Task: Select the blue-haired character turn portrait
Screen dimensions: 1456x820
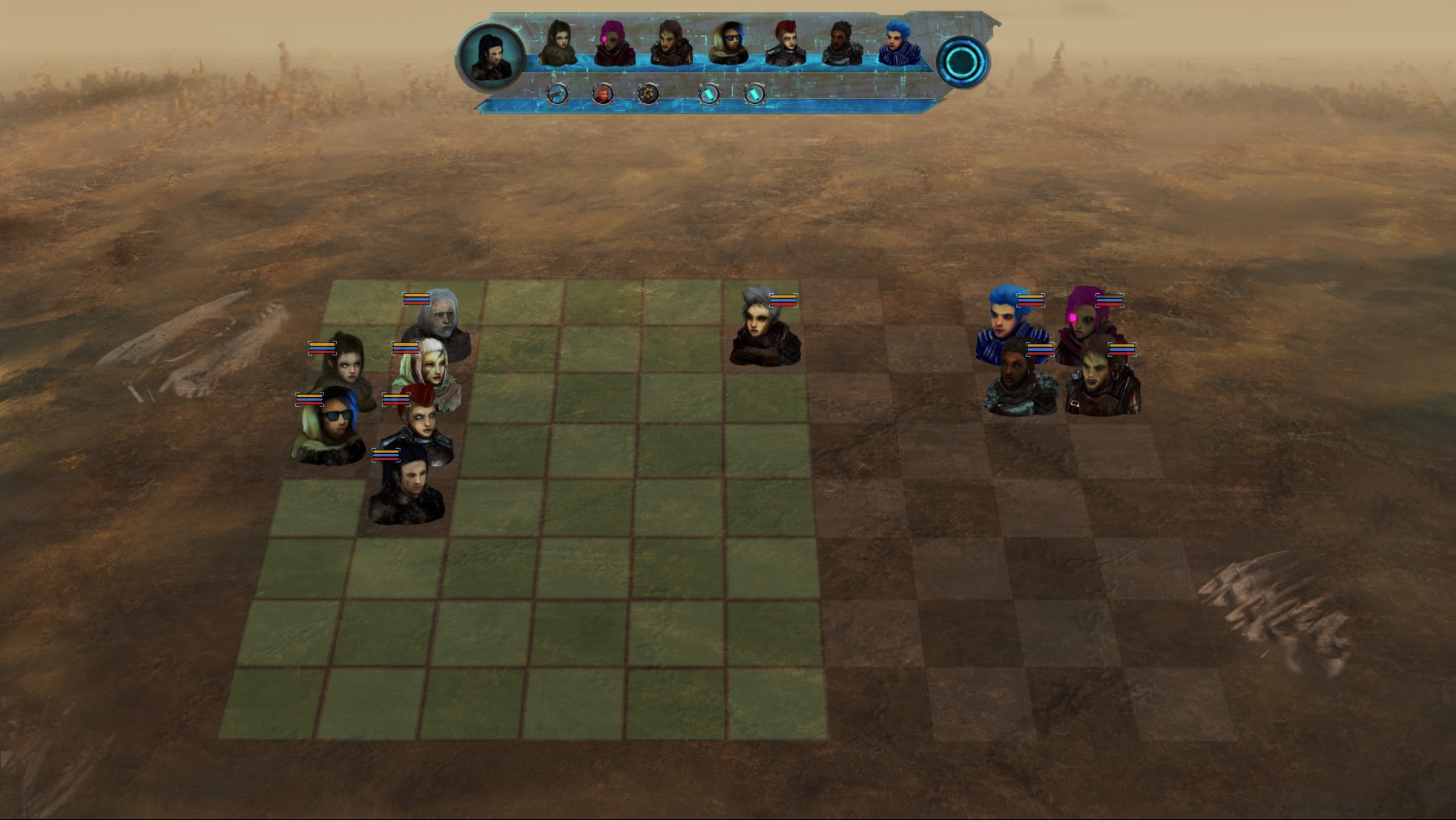Action: pyautogui.click(x=898, y=43)
